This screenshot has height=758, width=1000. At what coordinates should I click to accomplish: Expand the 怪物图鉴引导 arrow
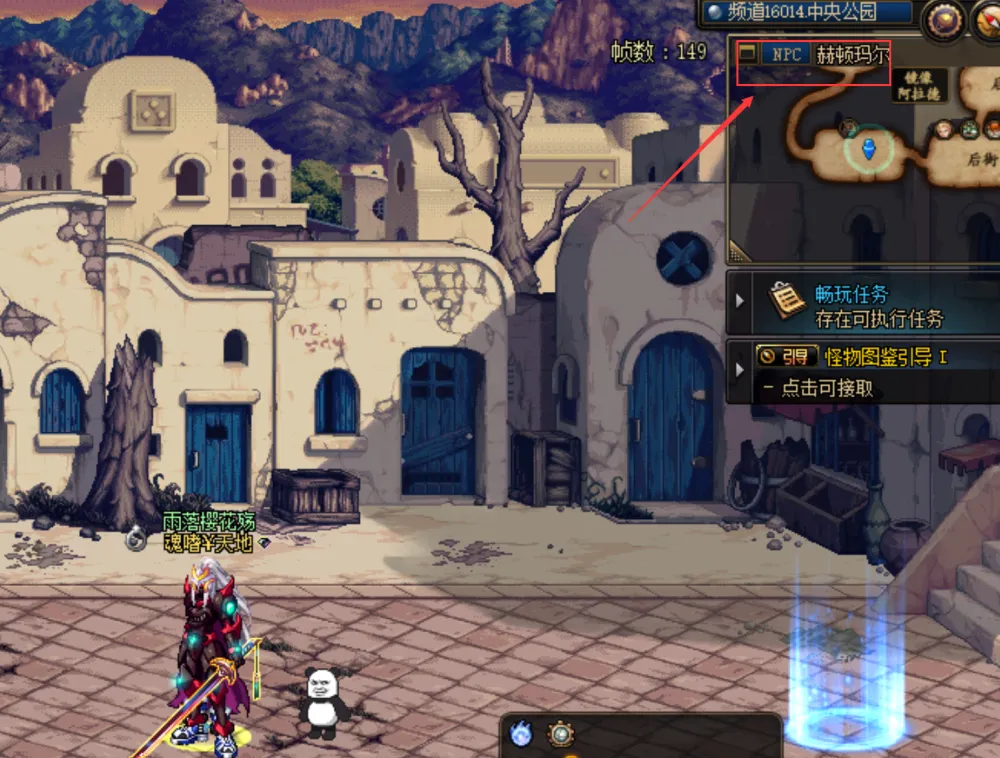[741, 370]
